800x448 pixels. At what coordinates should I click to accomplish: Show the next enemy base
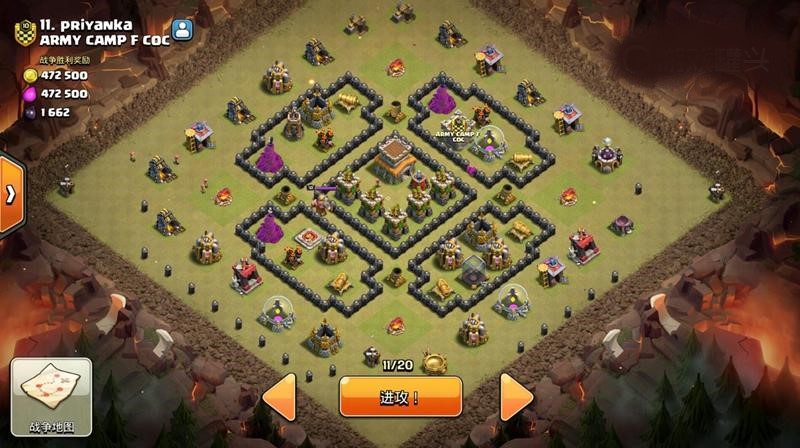[518, 397]
